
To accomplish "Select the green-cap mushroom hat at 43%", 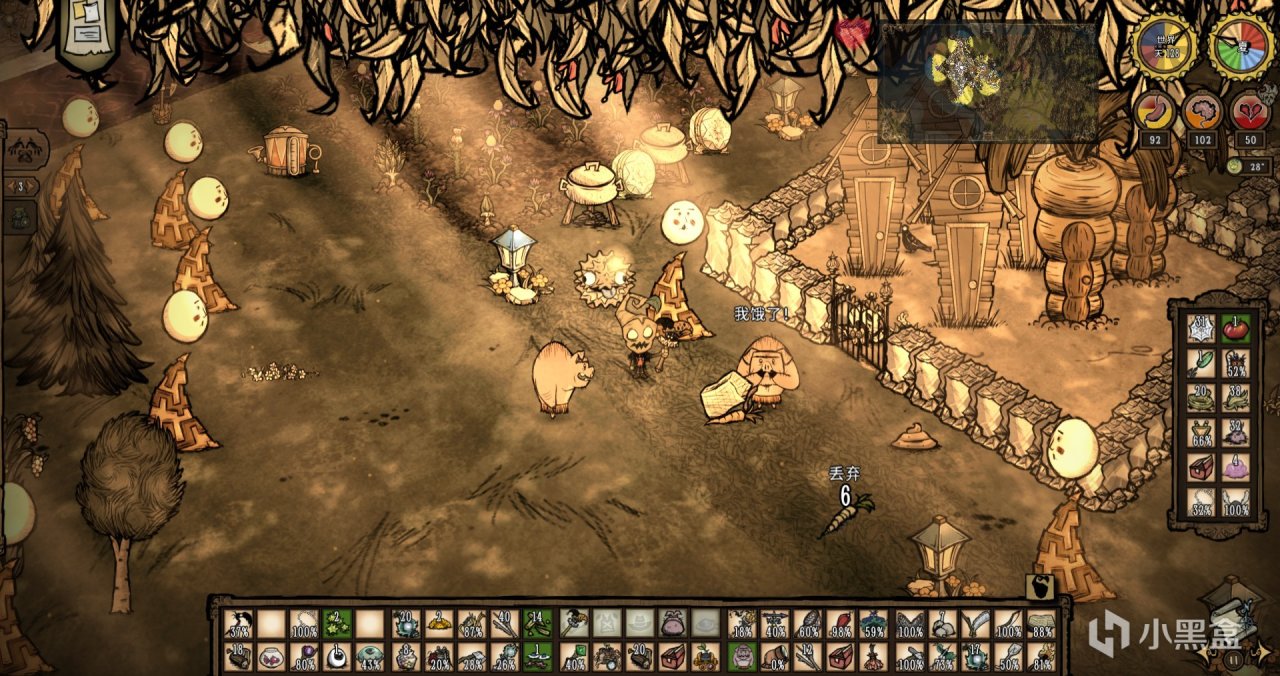I will coord(370,658).
